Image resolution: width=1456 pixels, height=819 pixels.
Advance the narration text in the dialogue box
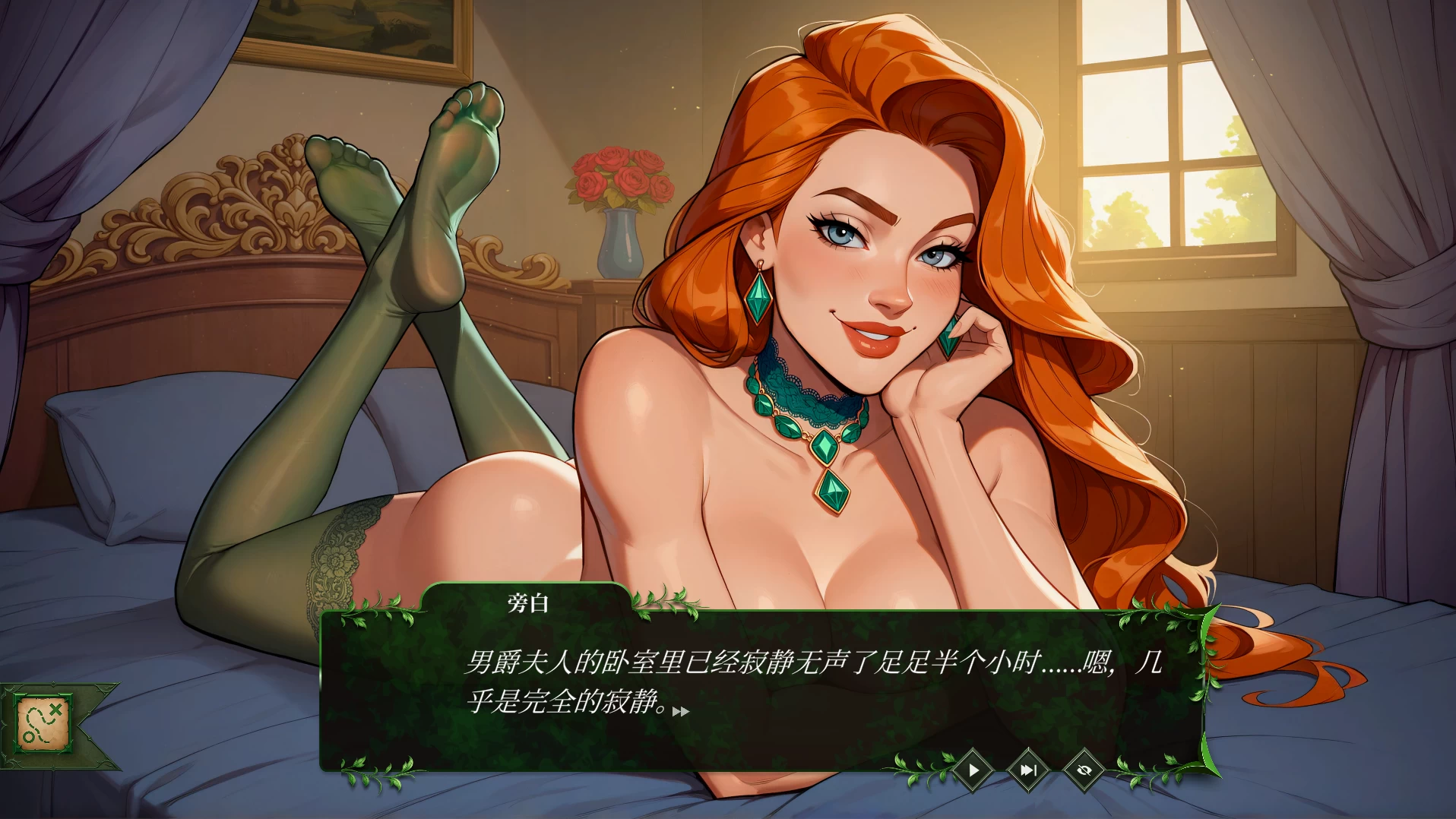(x=760, y=684)
